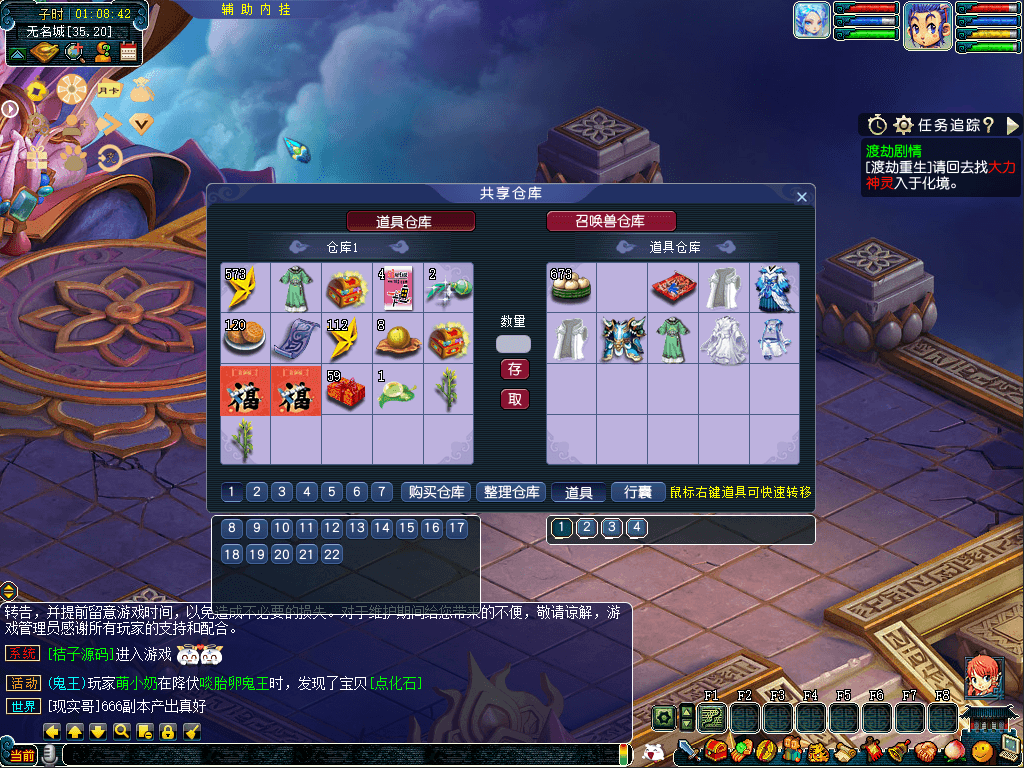
Task: Pick the mooncake stack of 120
Action: coord(245,338)
